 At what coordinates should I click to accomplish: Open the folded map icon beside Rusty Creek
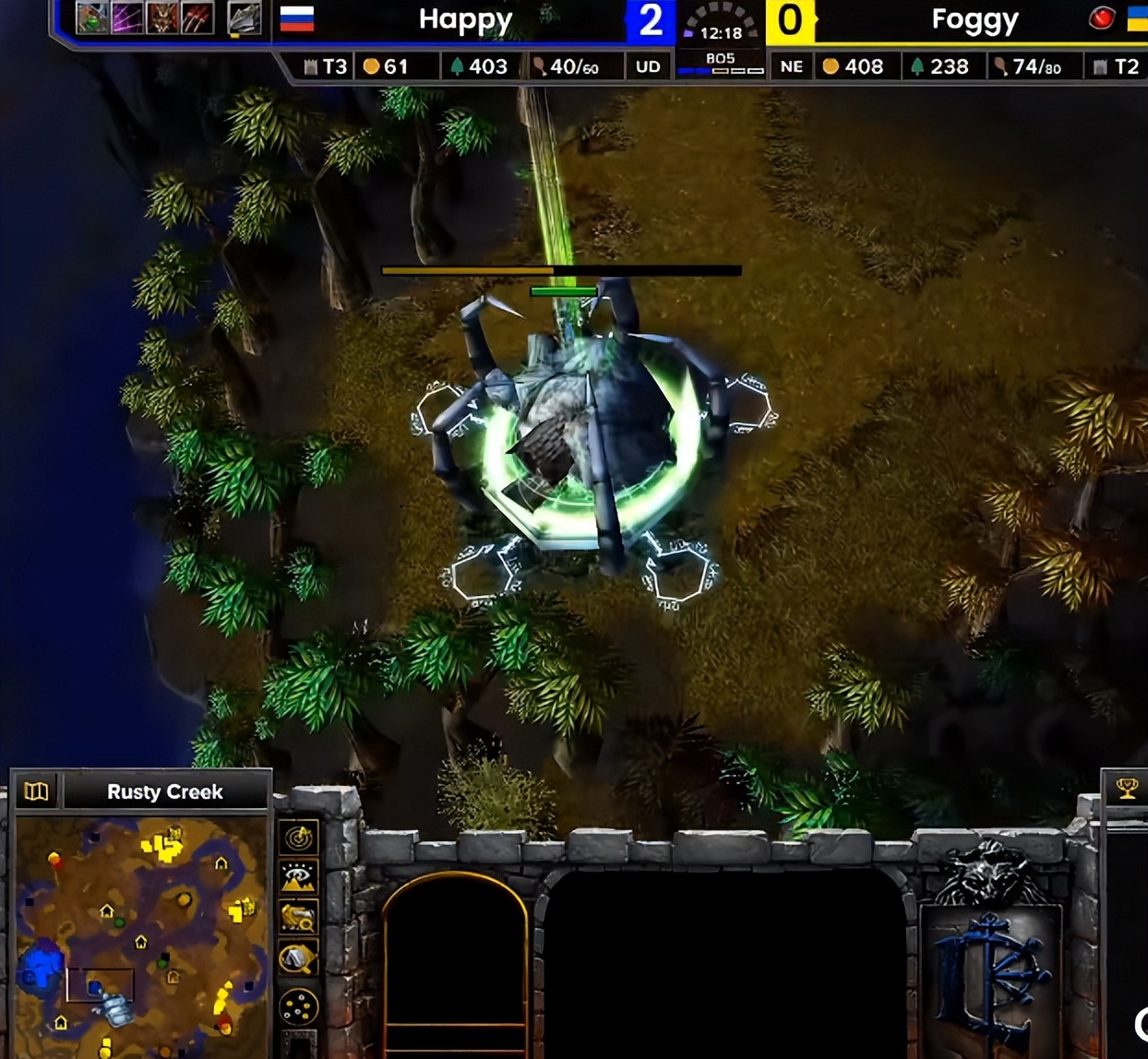coord(36,791)
